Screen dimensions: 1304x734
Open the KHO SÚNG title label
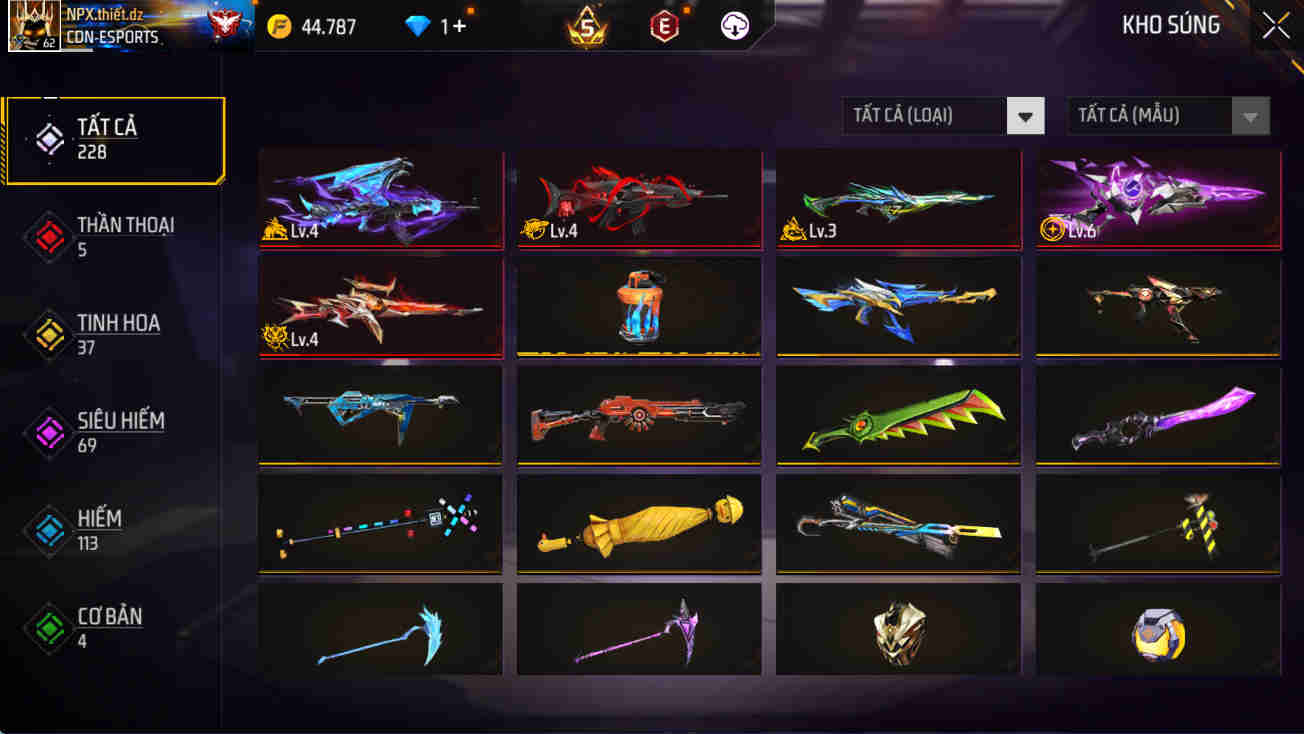click(x=1170, y=25)
